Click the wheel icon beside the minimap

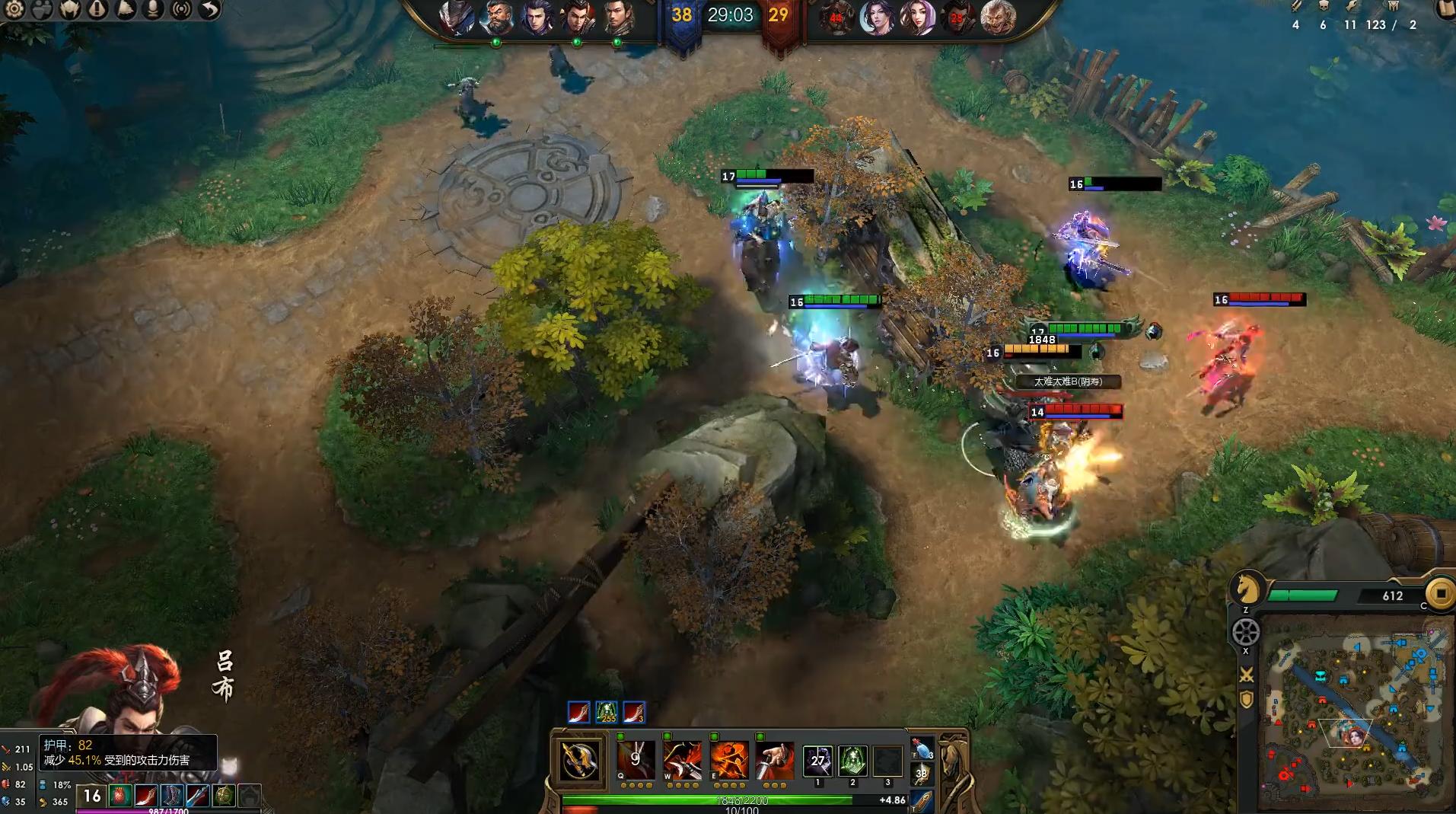pos(1246,631)
